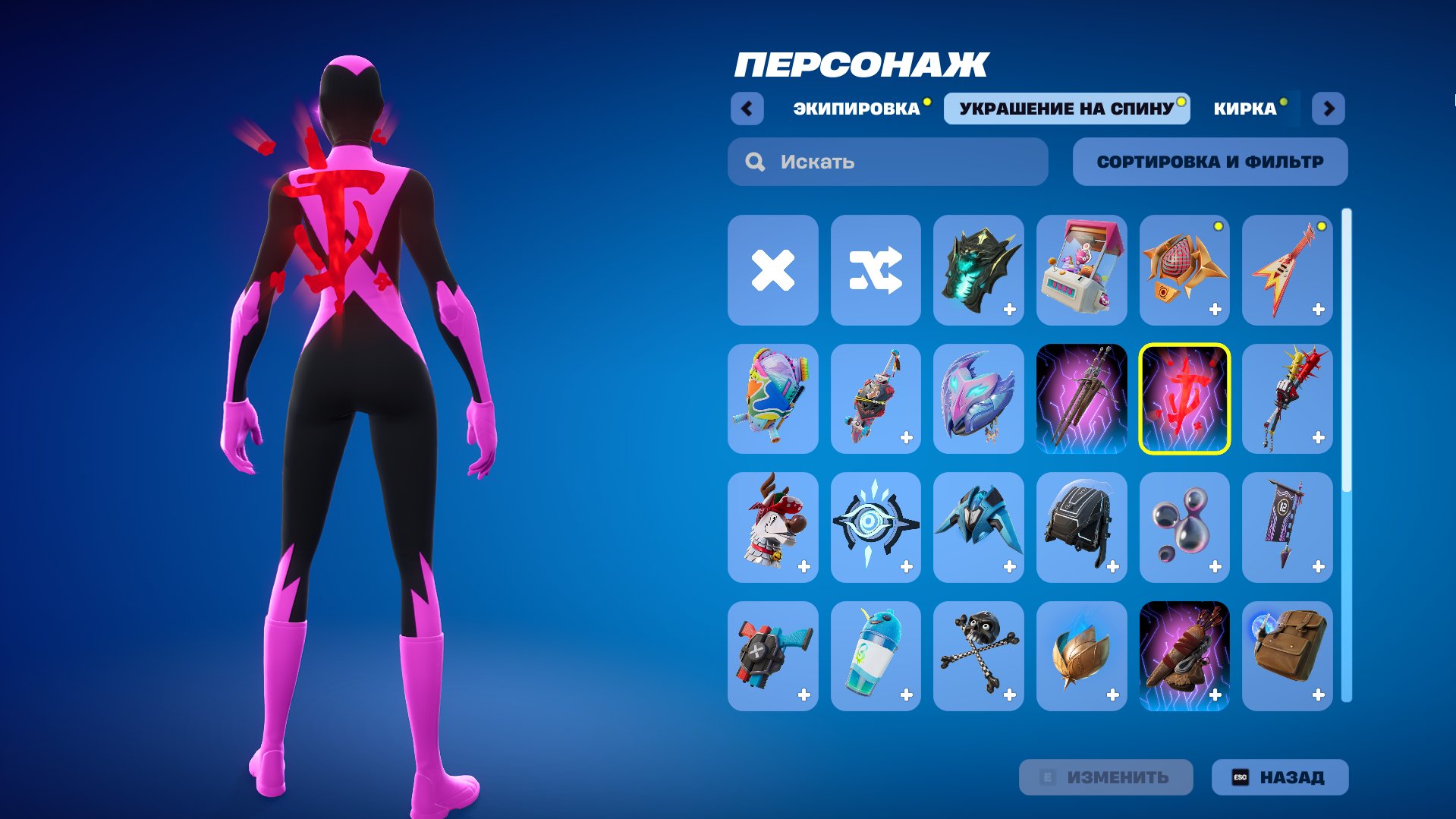
Task: Pick the black tactical backpack back bling
Action: [1082, 528]
